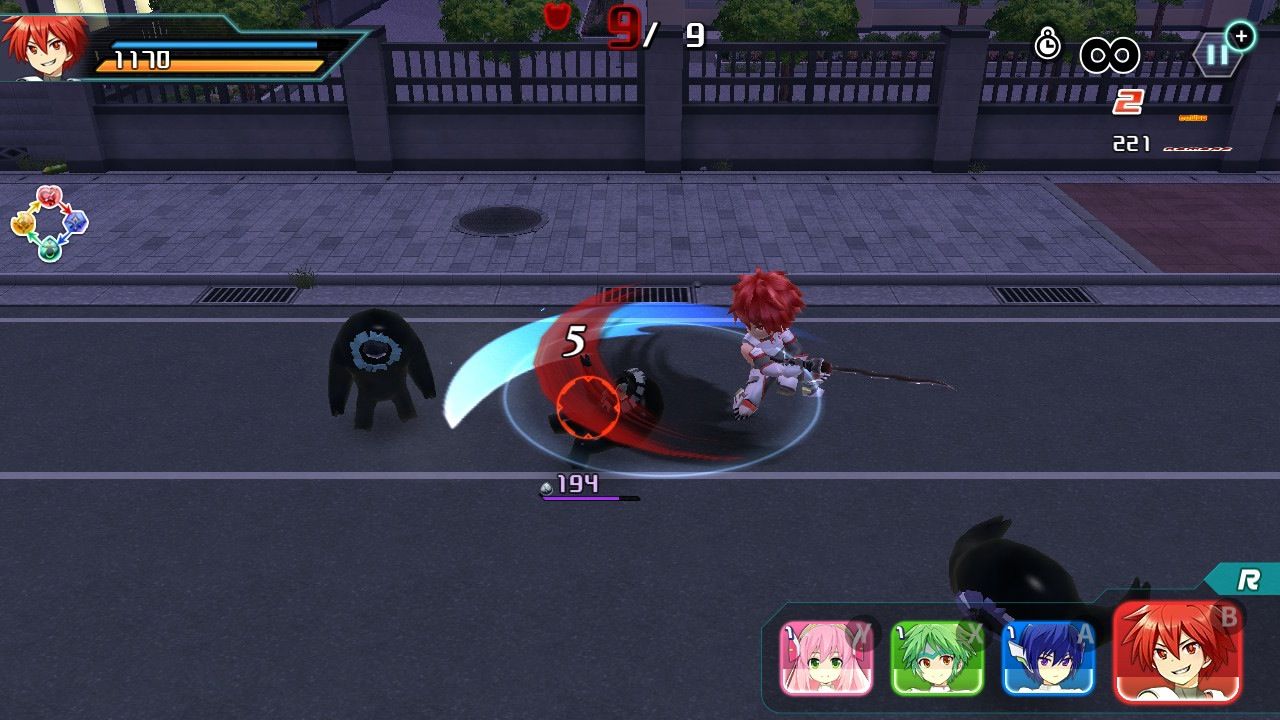Open the pause menu hexagon
The width and height of the screenshot is (1280, 720).
pyautogui.click(x=1217, y=55)
